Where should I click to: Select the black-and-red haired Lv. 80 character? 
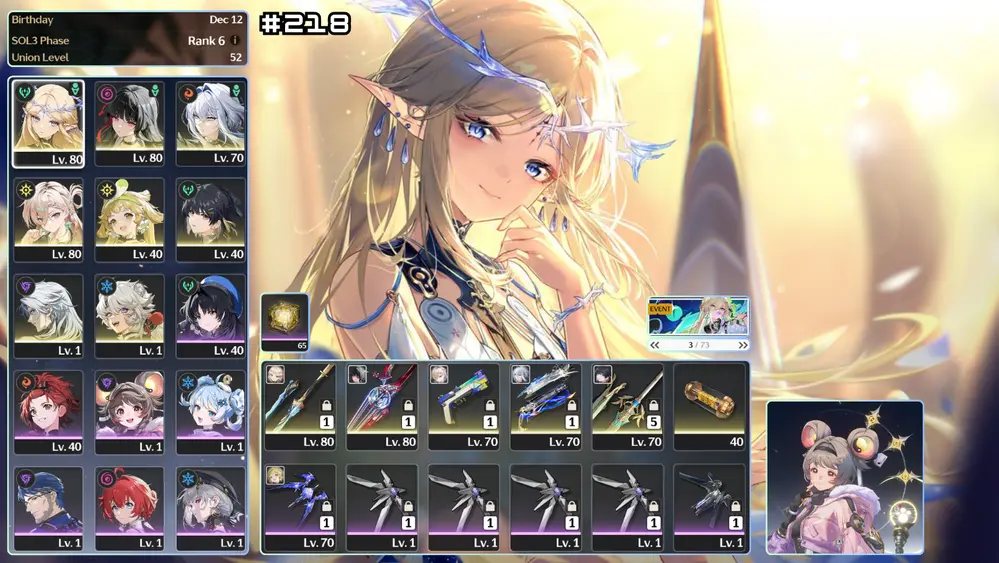(130, 123)
